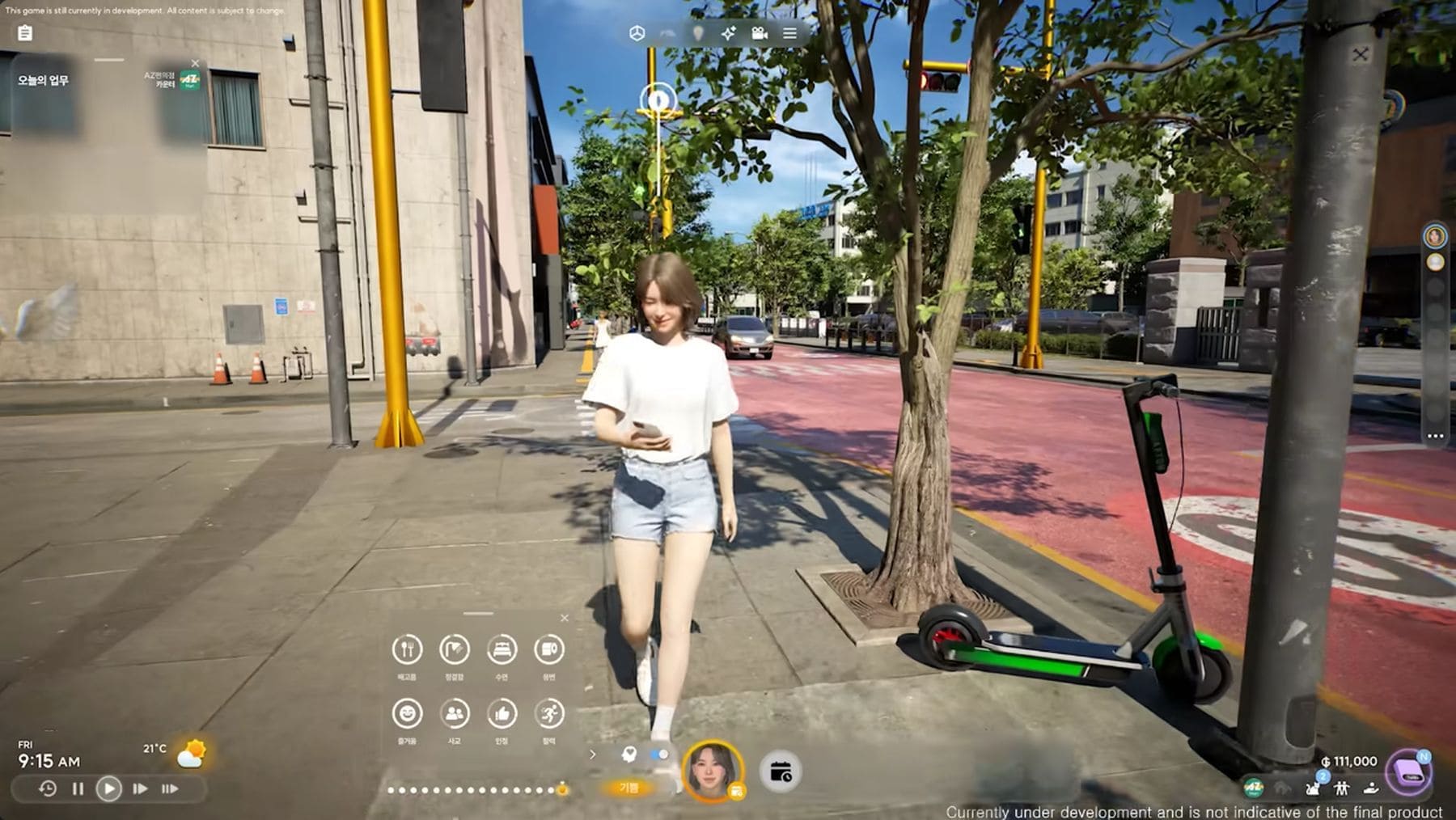
Task: Select the sleep bed need icon
Action: pos(502,649)
